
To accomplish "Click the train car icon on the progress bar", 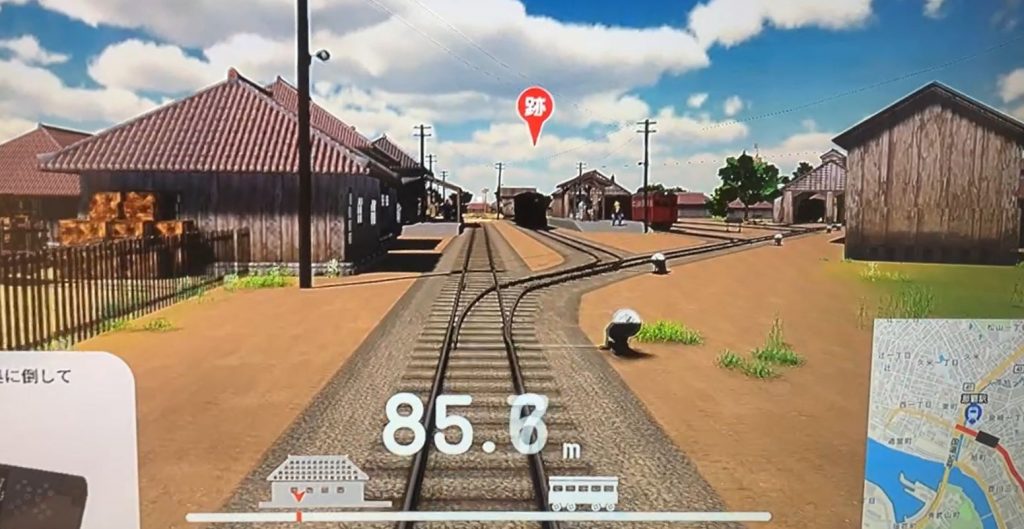I will (583, 492).
